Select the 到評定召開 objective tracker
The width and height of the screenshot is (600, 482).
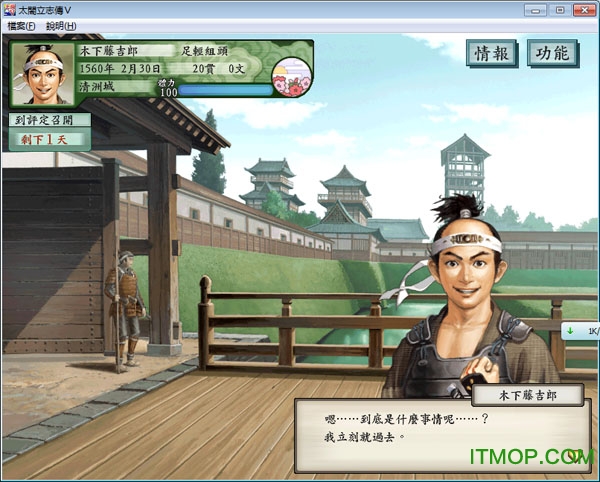point(48,120)
